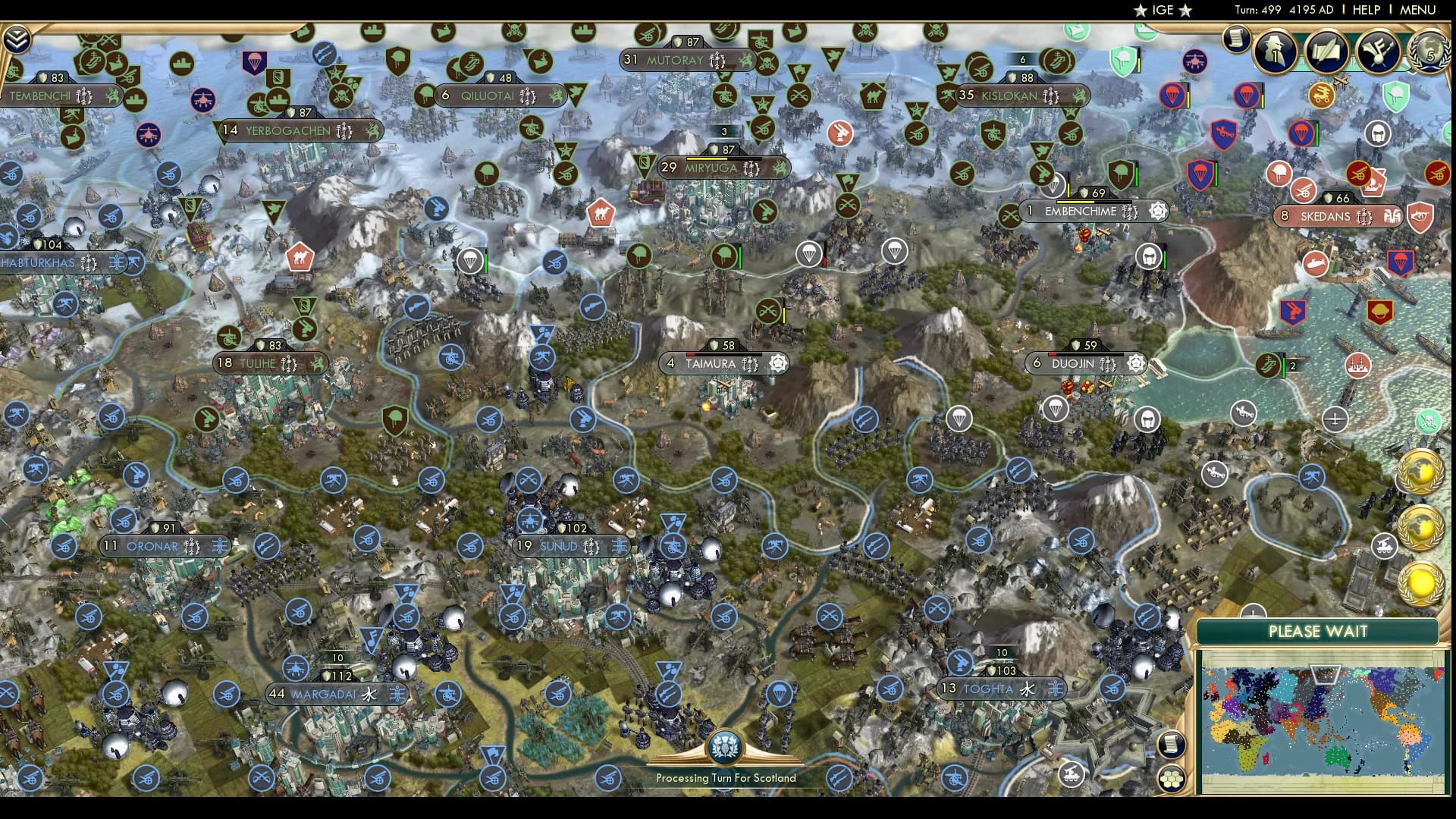The image size is (1456, 819).
Task: Click the top gold laurel globe notification
Action: pos(1422,472)
